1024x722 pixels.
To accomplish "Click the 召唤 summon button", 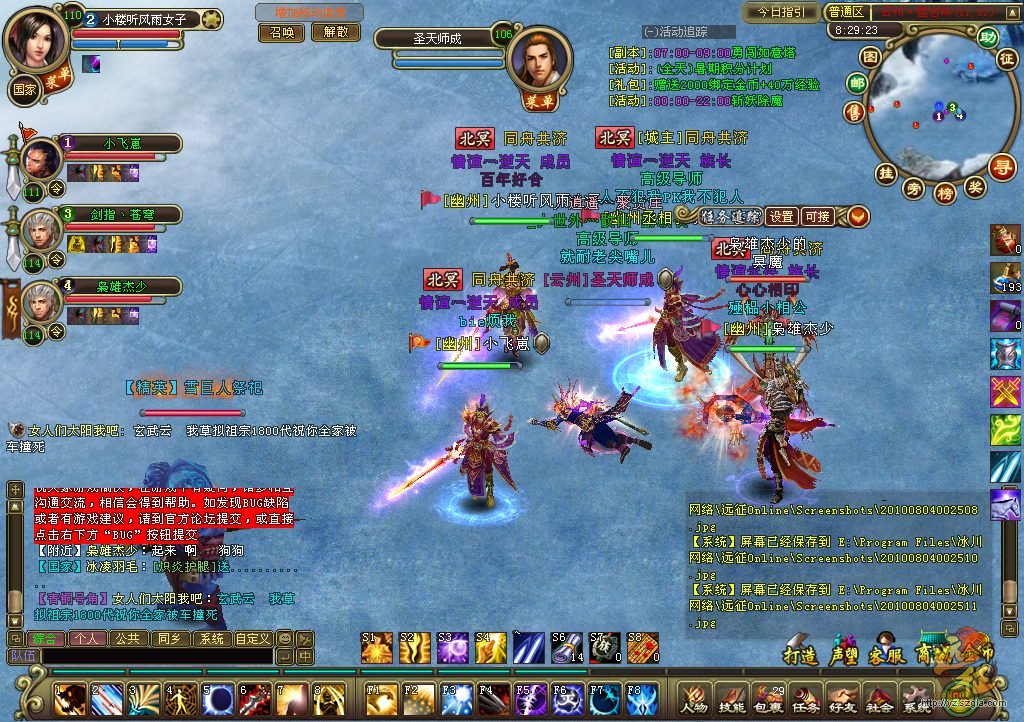I will click(x=282, y=32).
